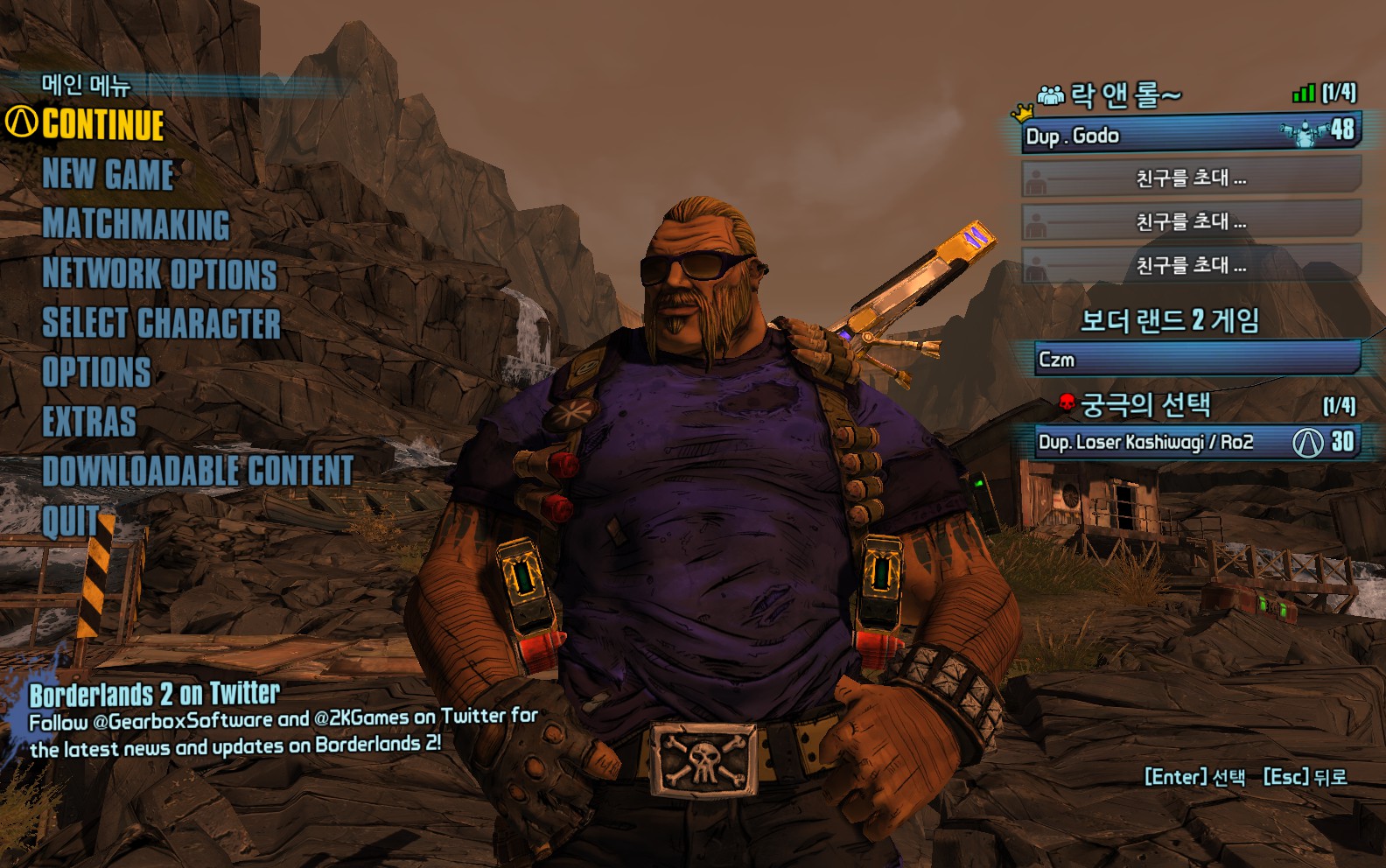Click QUIT to exit the game

coord(70,521)
